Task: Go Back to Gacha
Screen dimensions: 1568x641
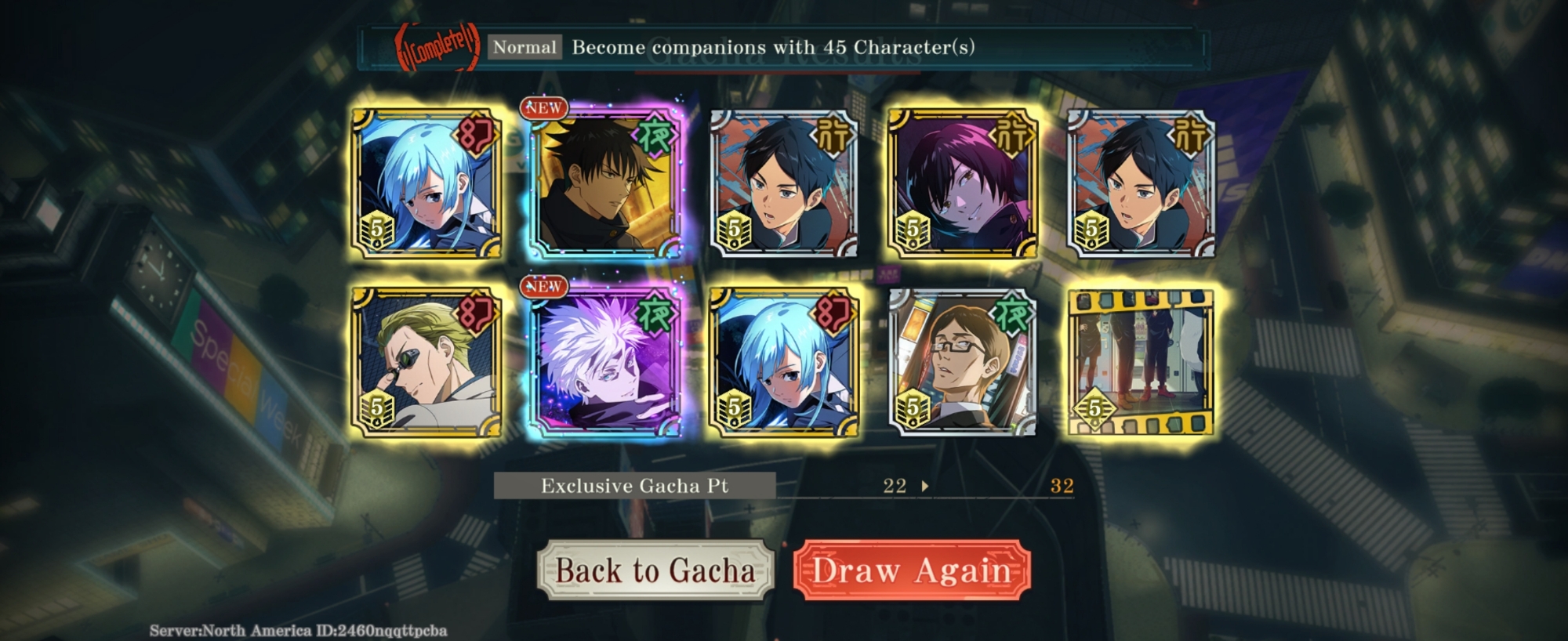Action: click(655, 570)
